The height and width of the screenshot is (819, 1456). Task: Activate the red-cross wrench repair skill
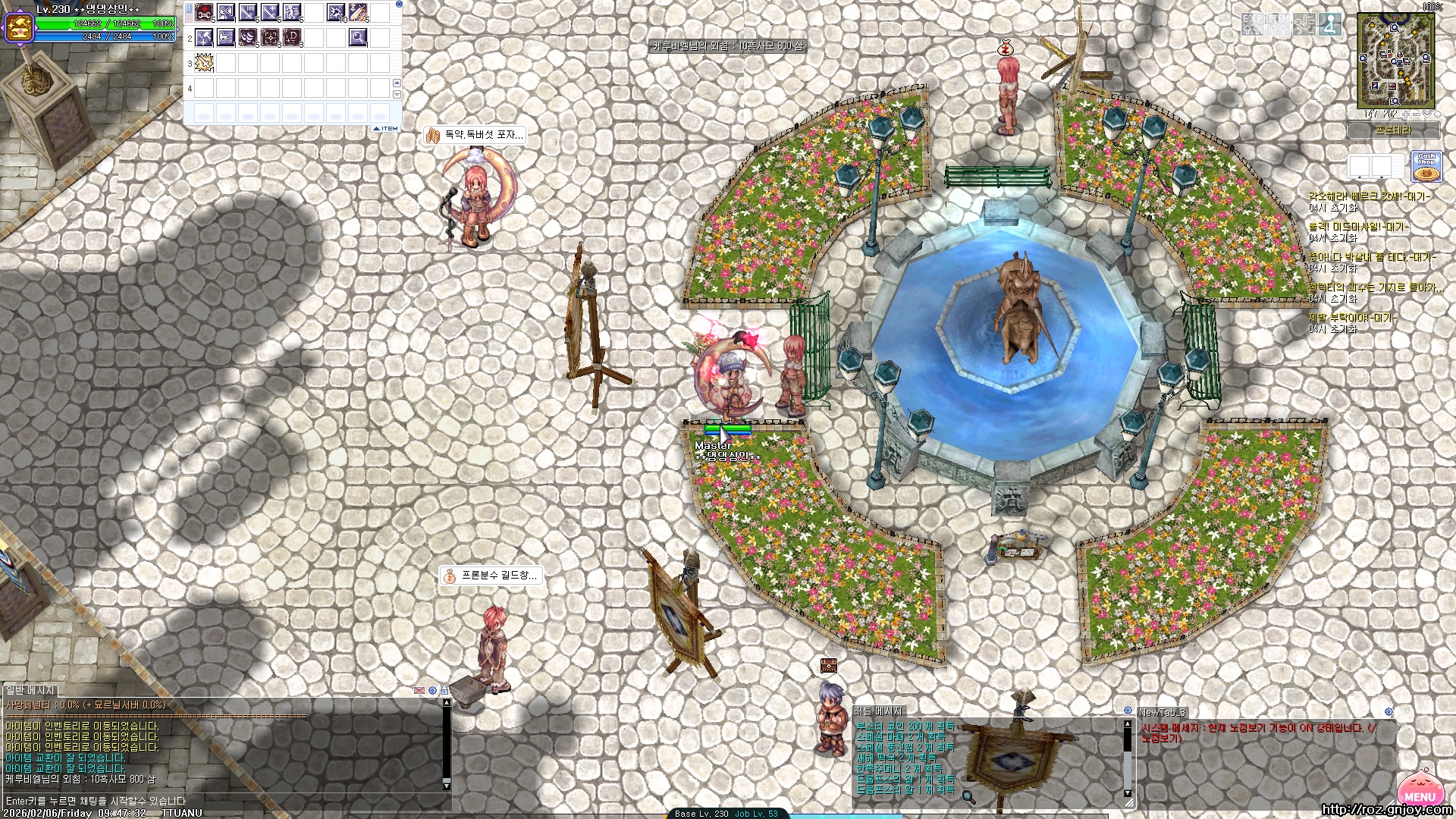point(204,12)
